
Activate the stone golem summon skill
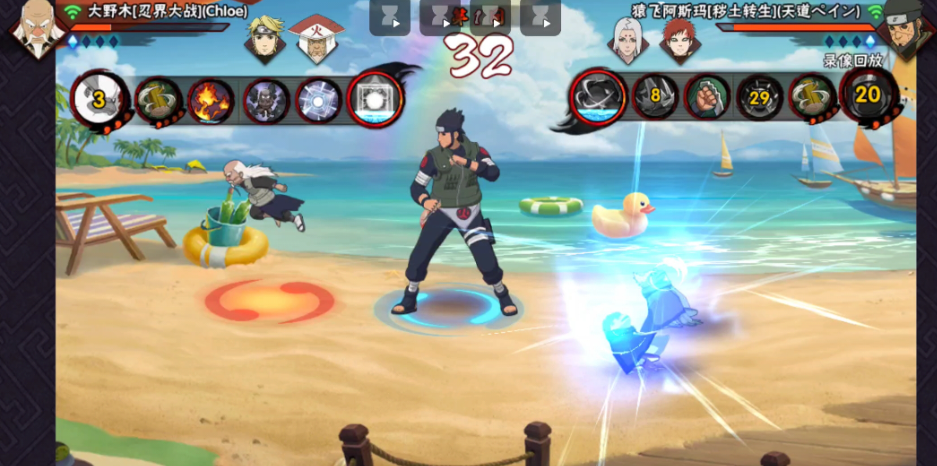click(x=266, y=100)
